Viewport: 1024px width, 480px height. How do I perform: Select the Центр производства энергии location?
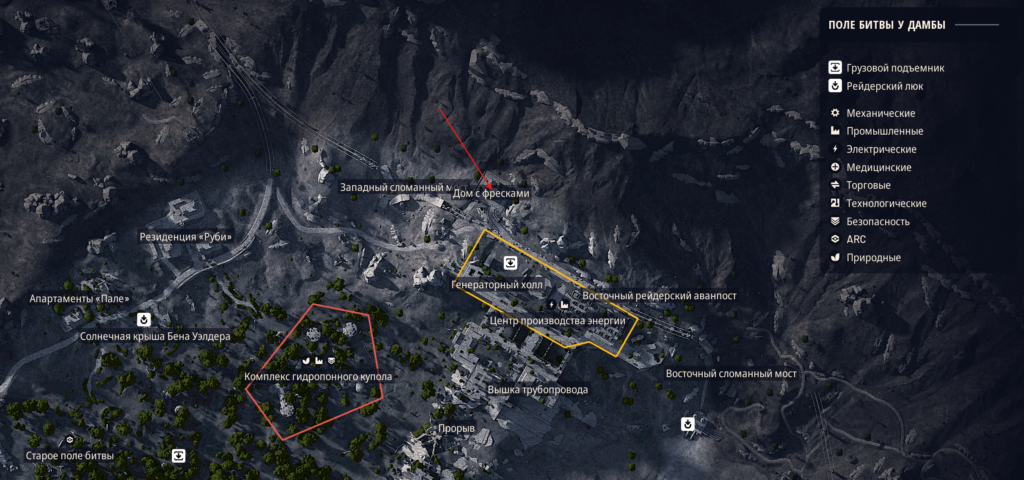pos(558,321)
